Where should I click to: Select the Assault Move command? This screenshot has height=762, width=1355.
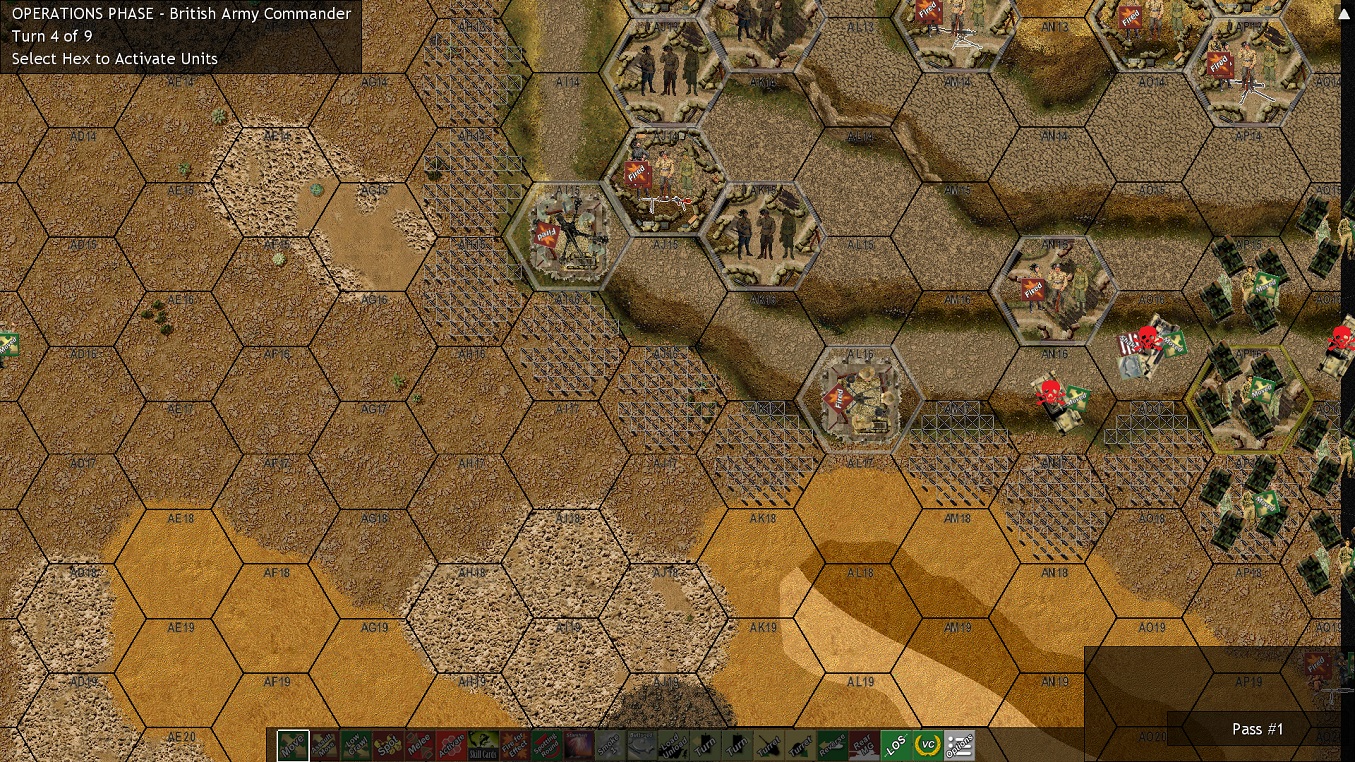coord(325,745)
